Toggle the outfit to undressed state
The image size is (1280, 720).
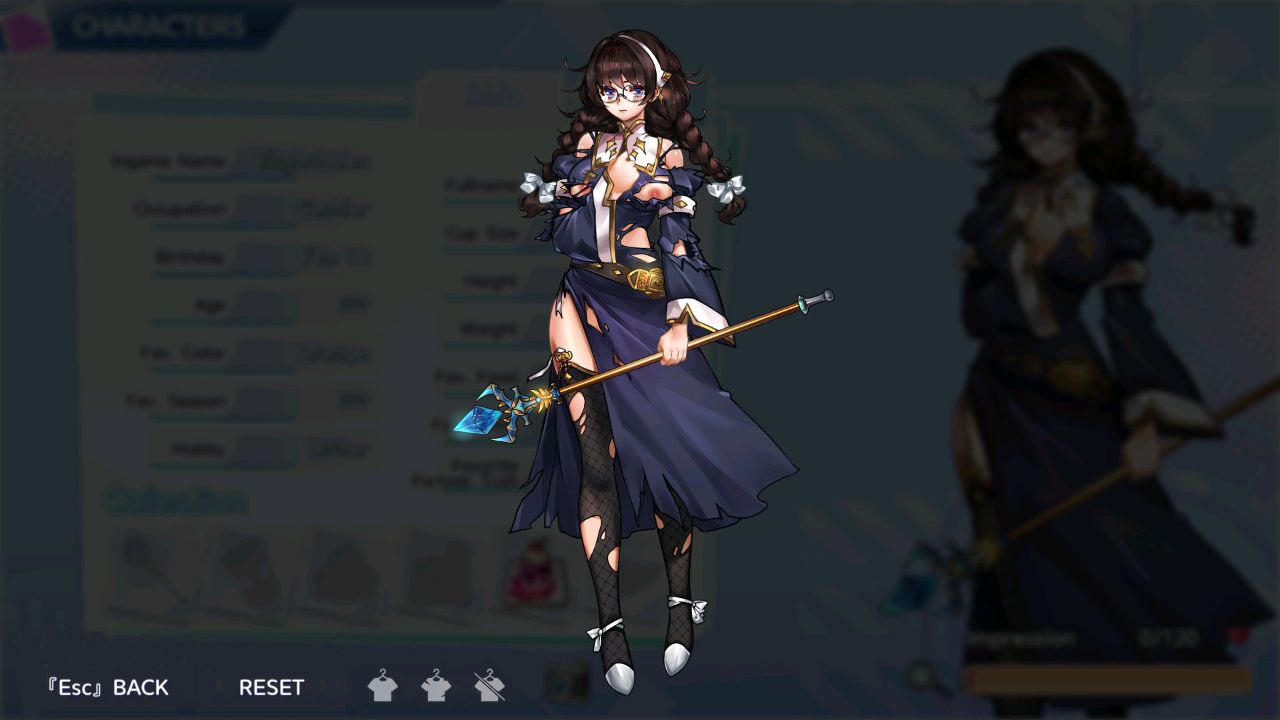pos(490,687)
